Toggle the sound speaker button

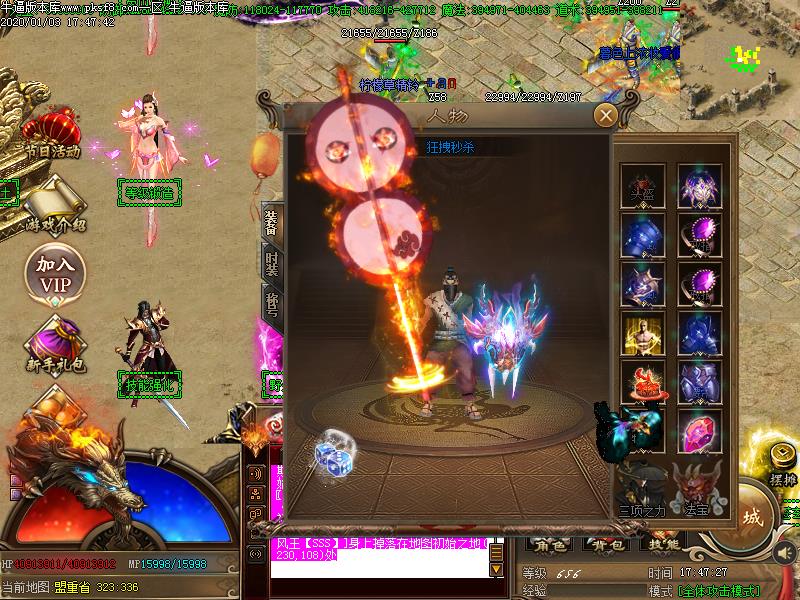click(x=784, y=551)
